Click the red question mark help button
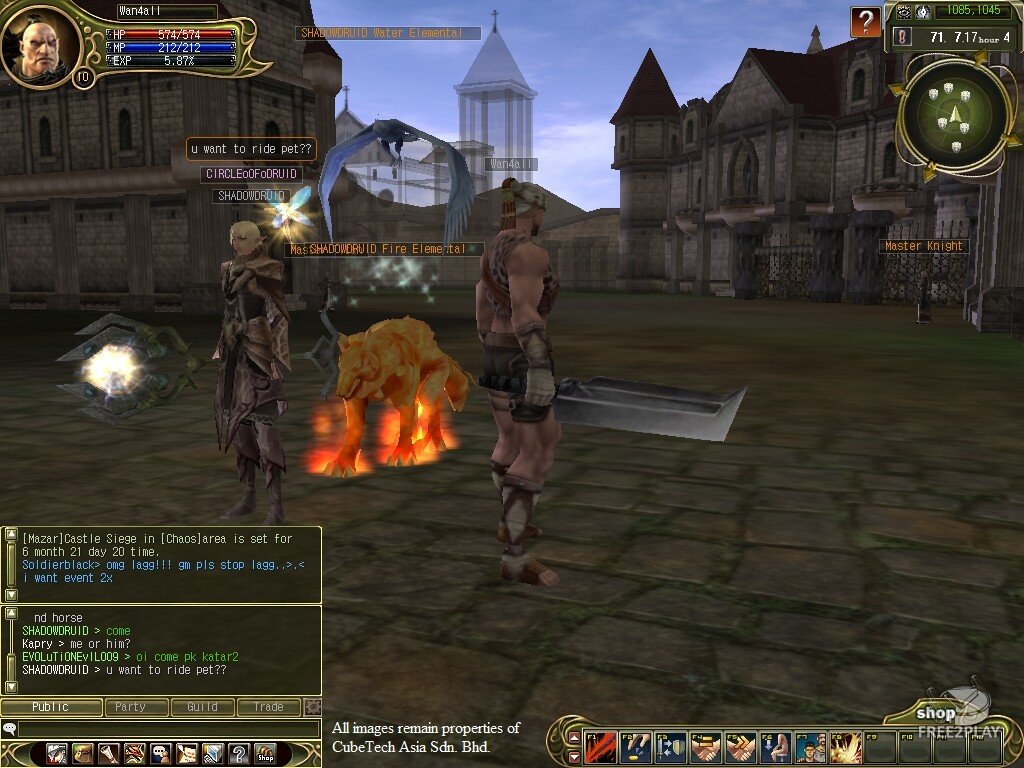Image resolution: width=1024 pixels, height=768 pixels. coord(865,21)
